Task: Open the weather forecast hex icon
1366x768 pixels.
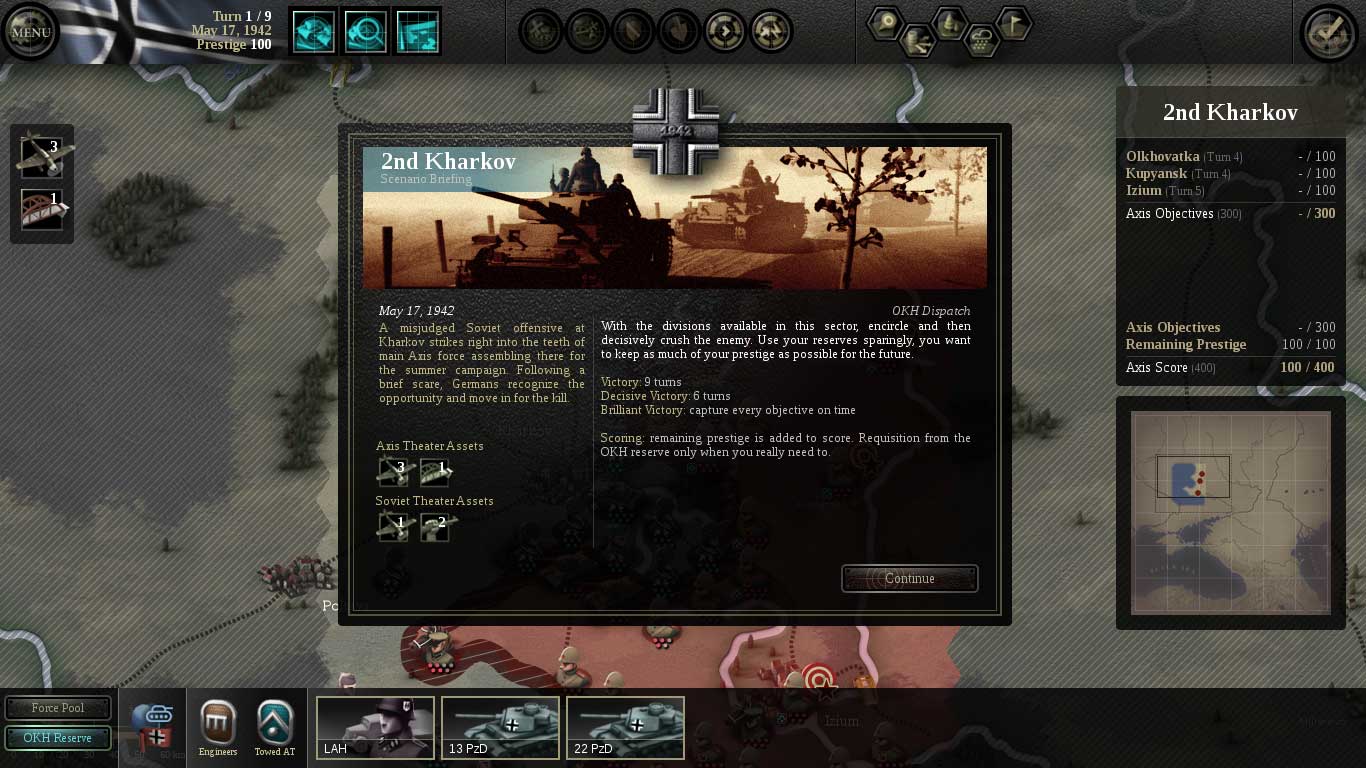Action: tap(981, 39)
